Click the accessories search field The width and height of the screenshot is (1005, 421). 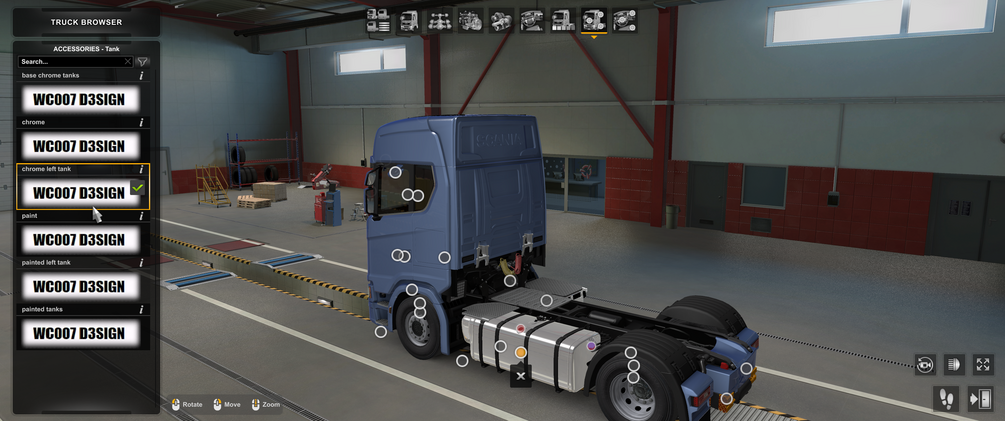70,62
